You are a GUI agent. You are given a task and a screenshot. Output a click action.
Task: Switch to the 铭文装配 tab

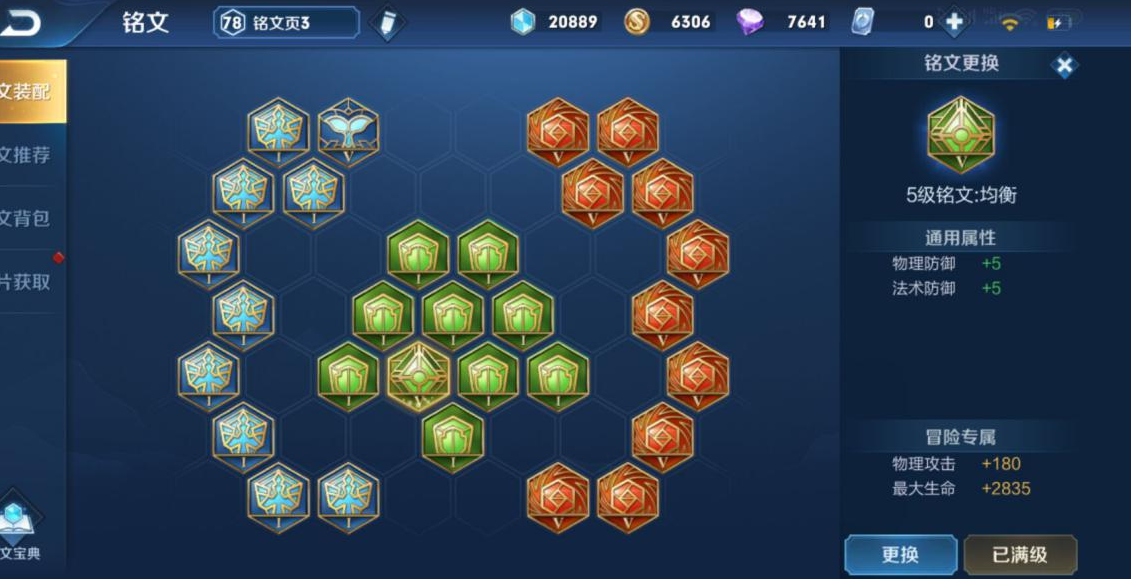point(30,92)
